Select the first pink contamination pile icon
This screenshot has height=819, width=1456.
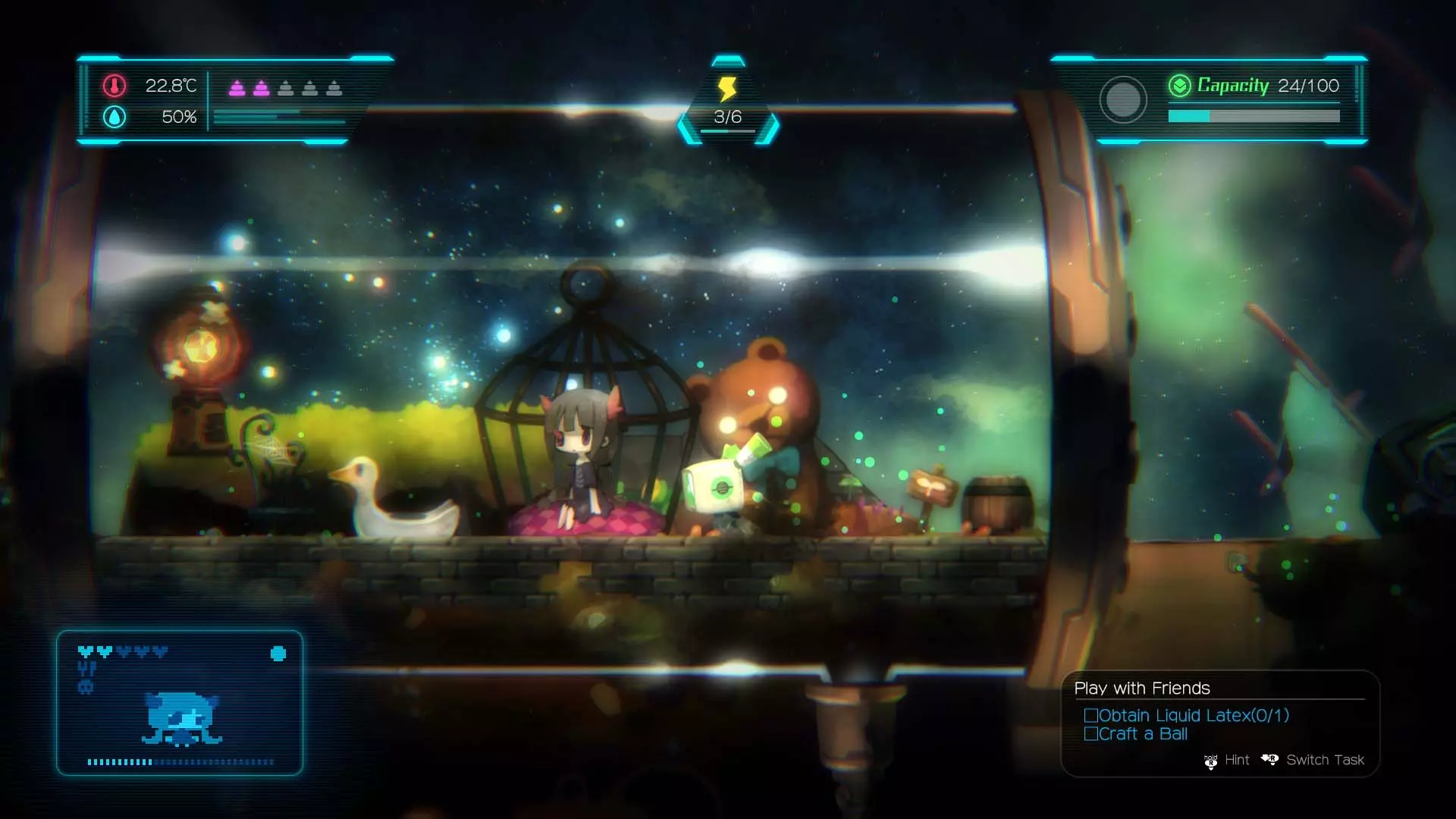(x=237, y=87)
